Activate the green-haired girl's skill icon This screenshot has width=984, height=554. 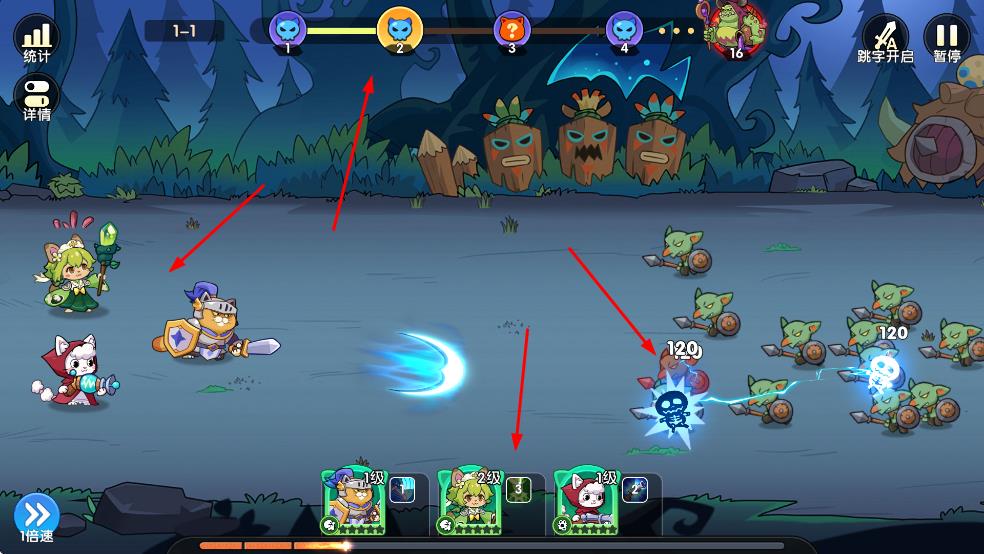518,489
